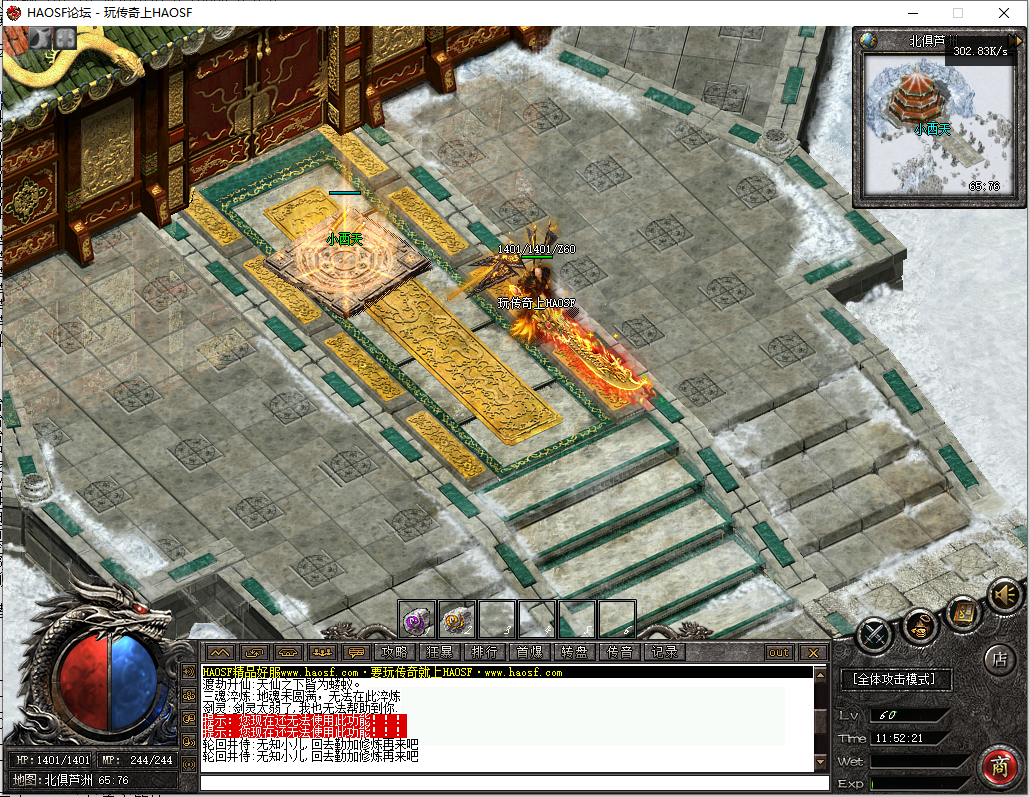Use the orange scroll in hotbar slot 2

457,619
